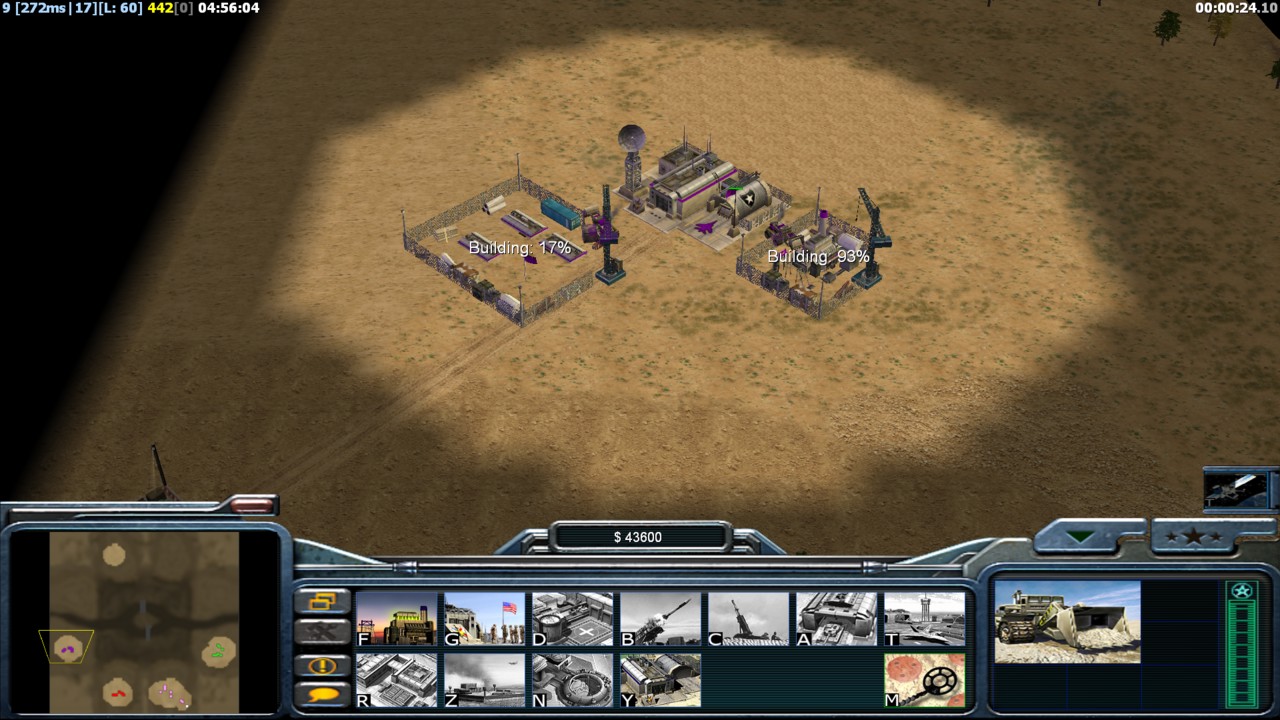
Task: Select the dozer unit portrait
Action: coord(1067,621)
